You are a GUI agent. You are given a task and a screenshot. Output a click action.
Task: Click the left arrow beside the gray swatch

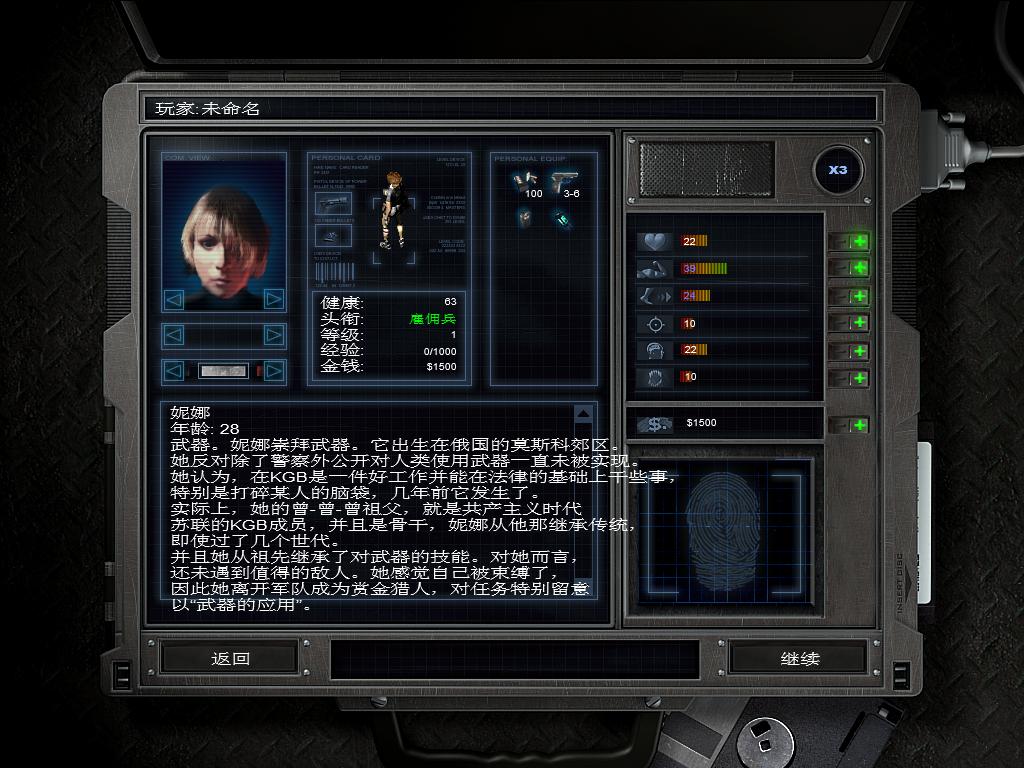click(174, 372)
